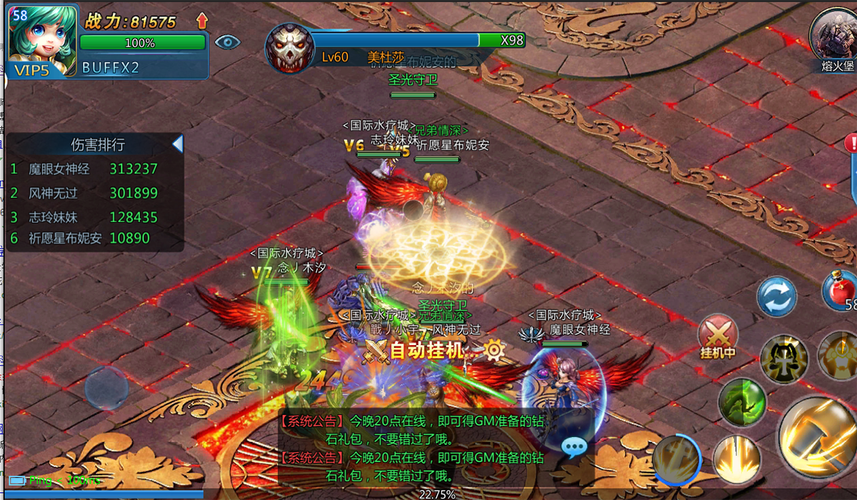Viewport: 857px width, 500px height.
Task: Collapse the damage ranking panel arrow
Action: coord(177,144)
